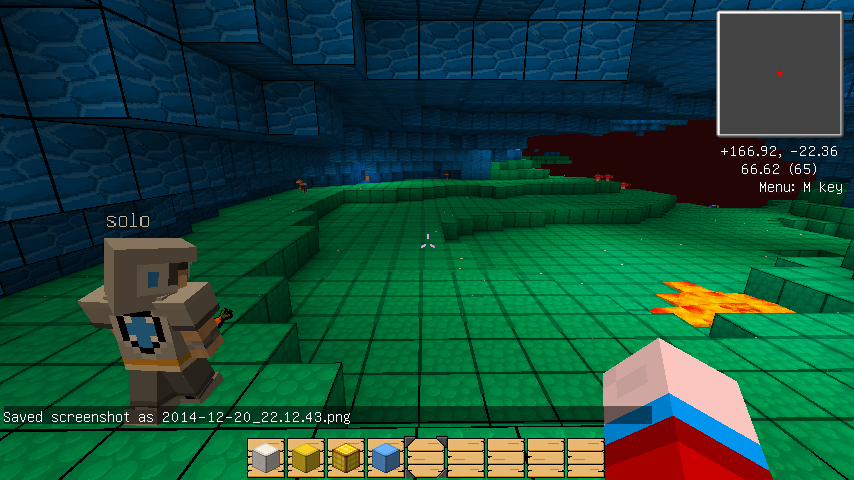854x480 pixels.
Task: Pick the patterned gold brick block slot
Action: 346,457
